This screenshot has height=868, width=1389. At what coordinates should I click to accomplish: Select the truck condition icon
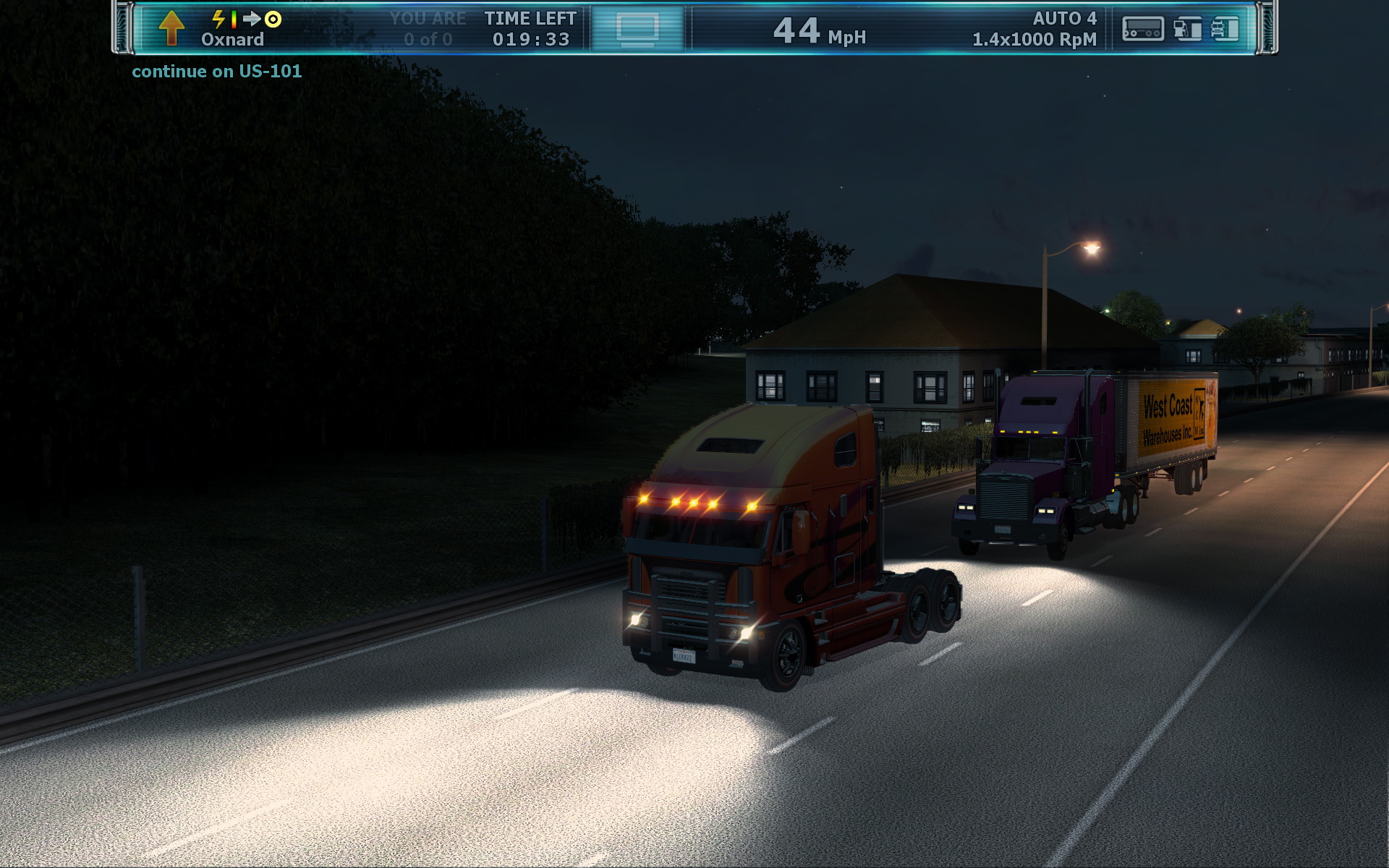(1225, 29)
